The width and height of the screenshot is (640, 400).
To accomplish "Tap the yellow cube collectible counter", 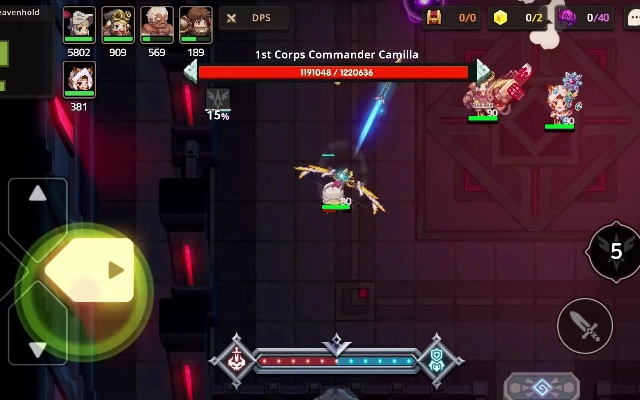I will [519, 18].
